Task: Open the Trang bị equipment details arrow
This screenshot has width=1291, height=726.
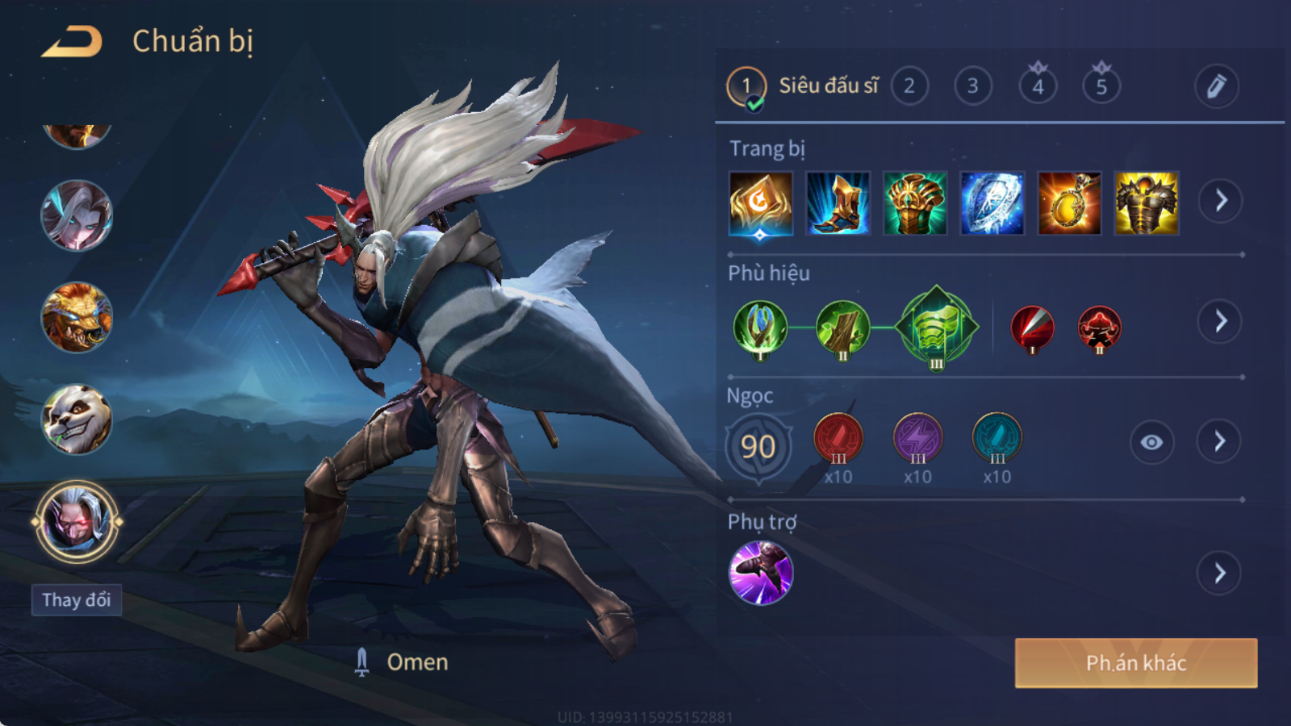Action: (x=1220, y=201)
